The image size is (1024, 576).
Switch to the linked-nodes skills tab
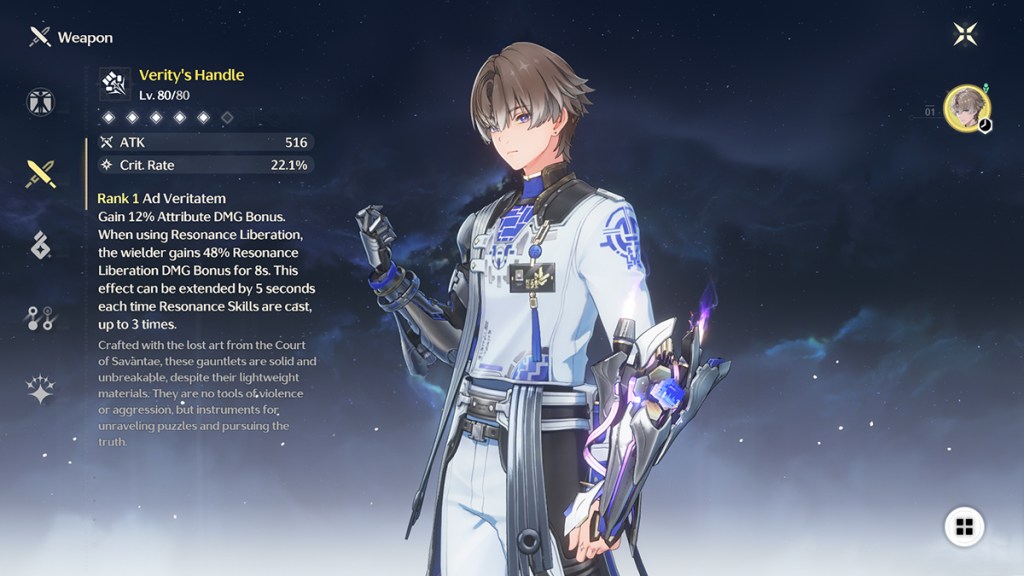(x=41, y=318)
